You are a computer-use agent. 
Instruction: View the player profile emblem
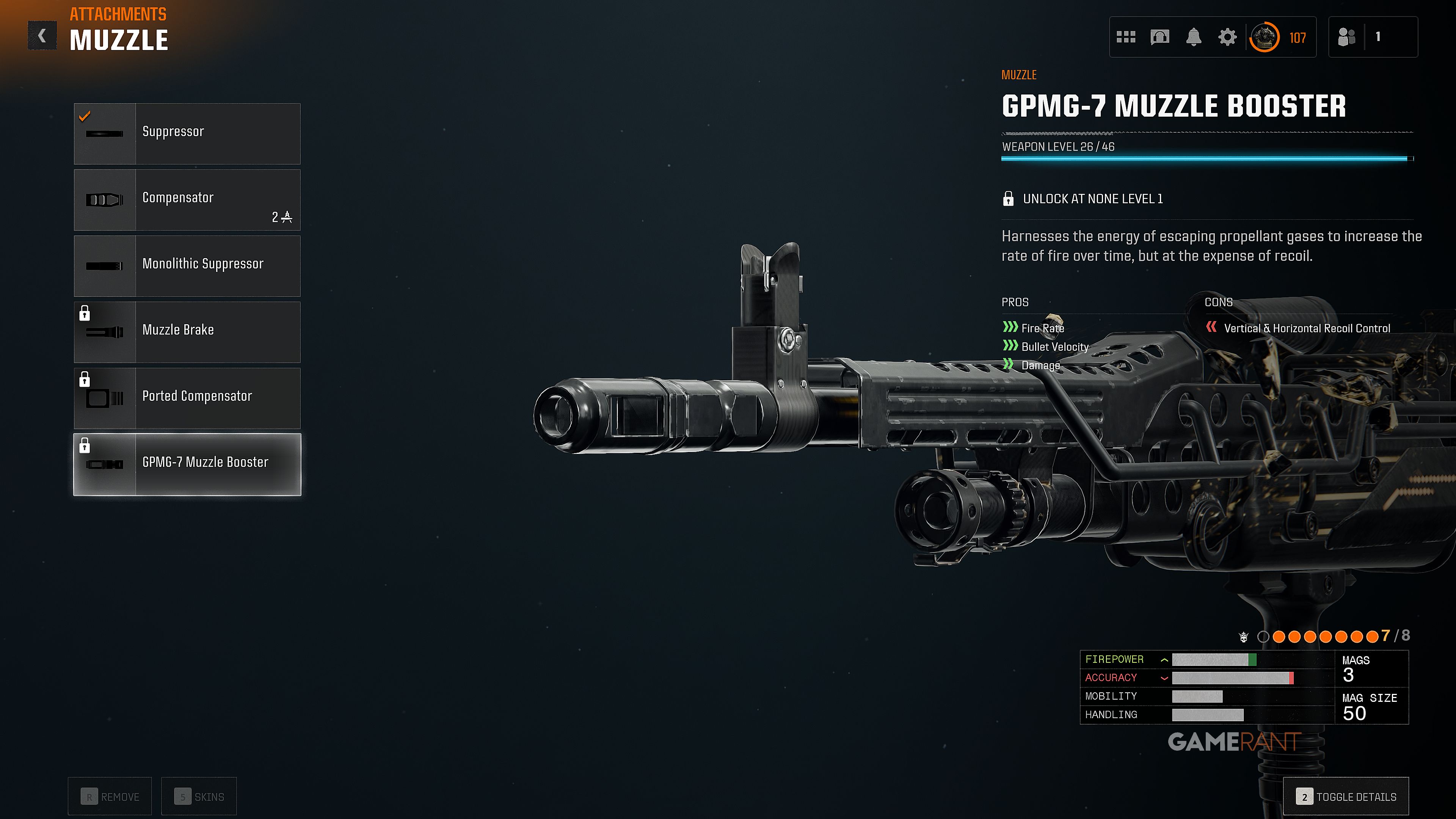coord(1265,37)
